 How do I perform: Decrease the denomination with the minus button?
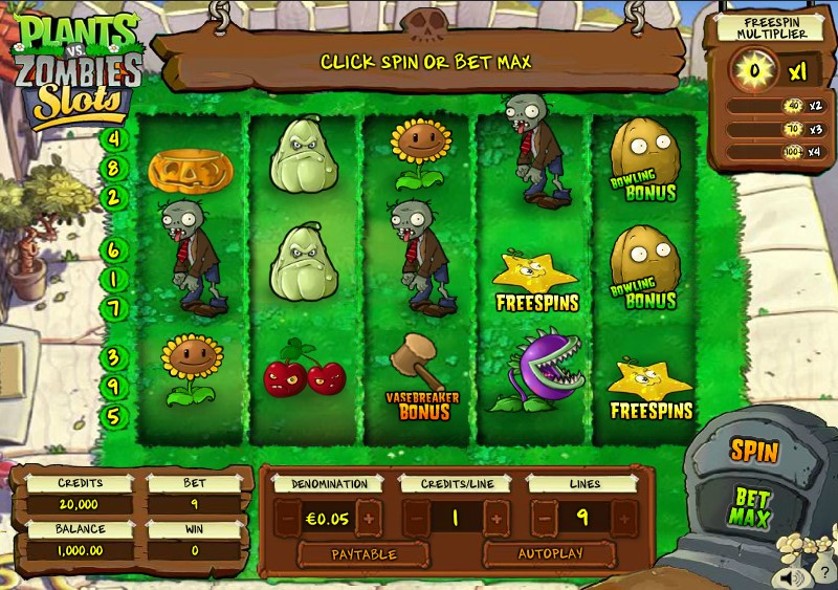[288, 518]
